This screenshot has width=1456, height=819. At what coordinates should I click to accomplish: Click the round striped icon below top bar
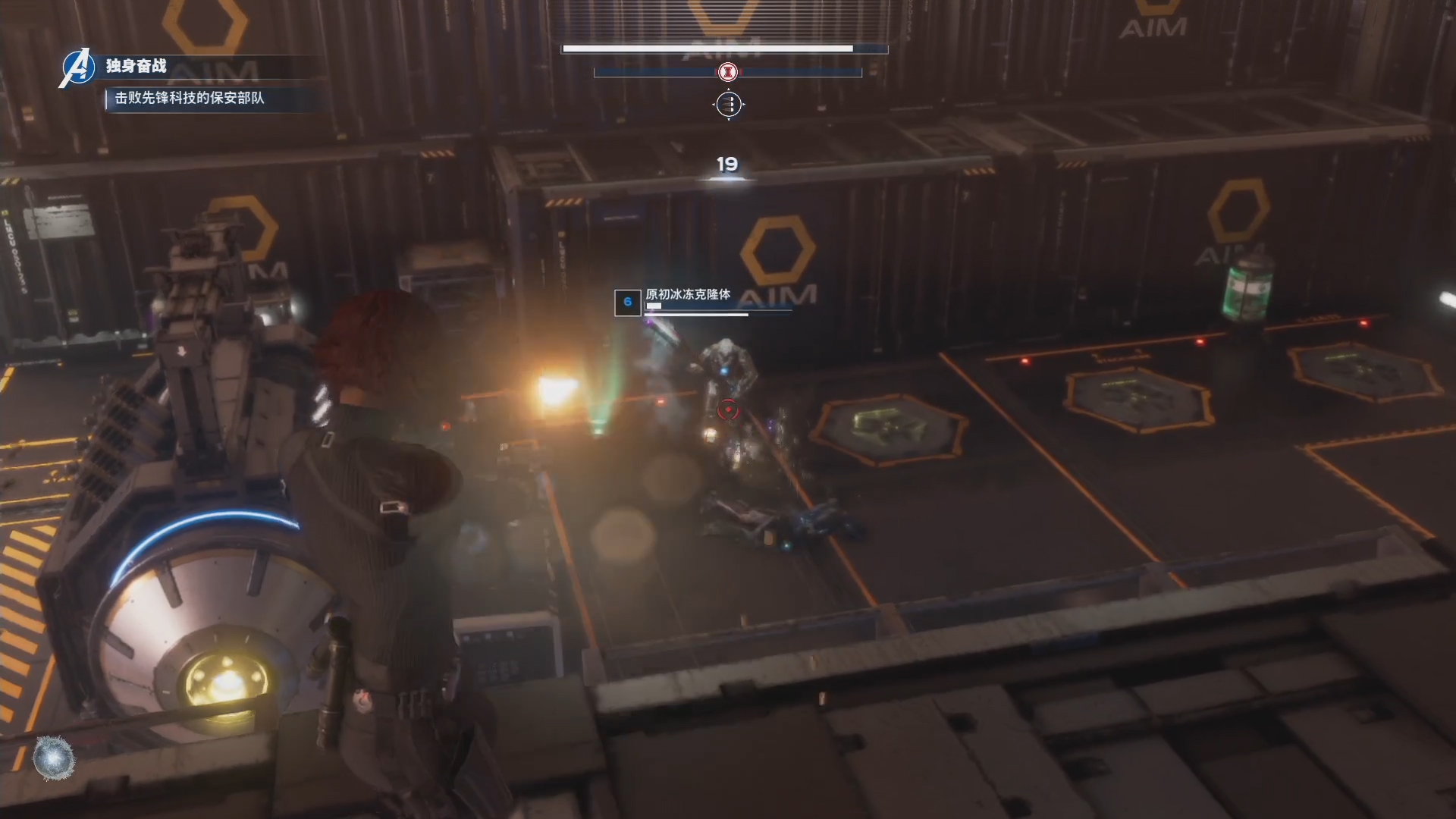click(729, 104)
